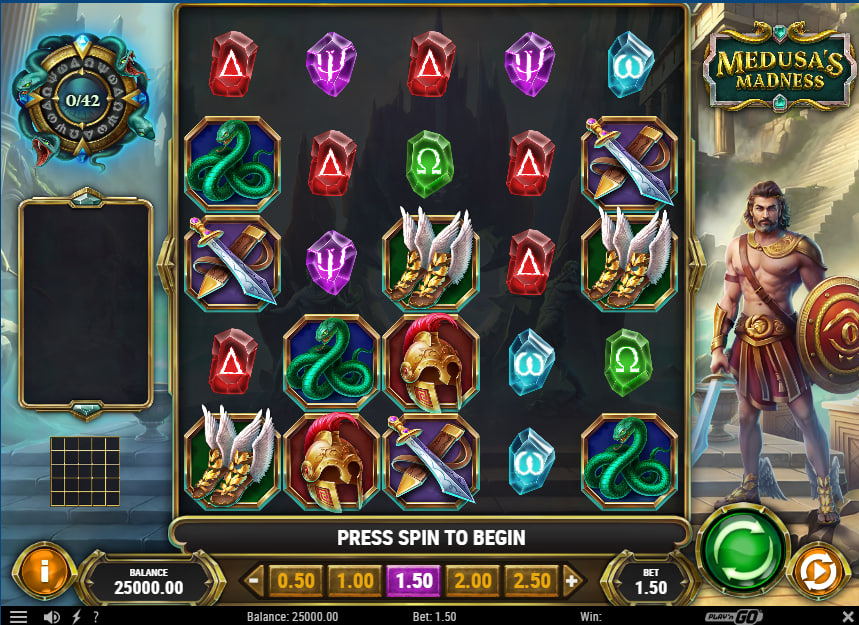The image size is (859, 625).
Task: Choose the 1.00 bet value
Action: tap(355, 580)
